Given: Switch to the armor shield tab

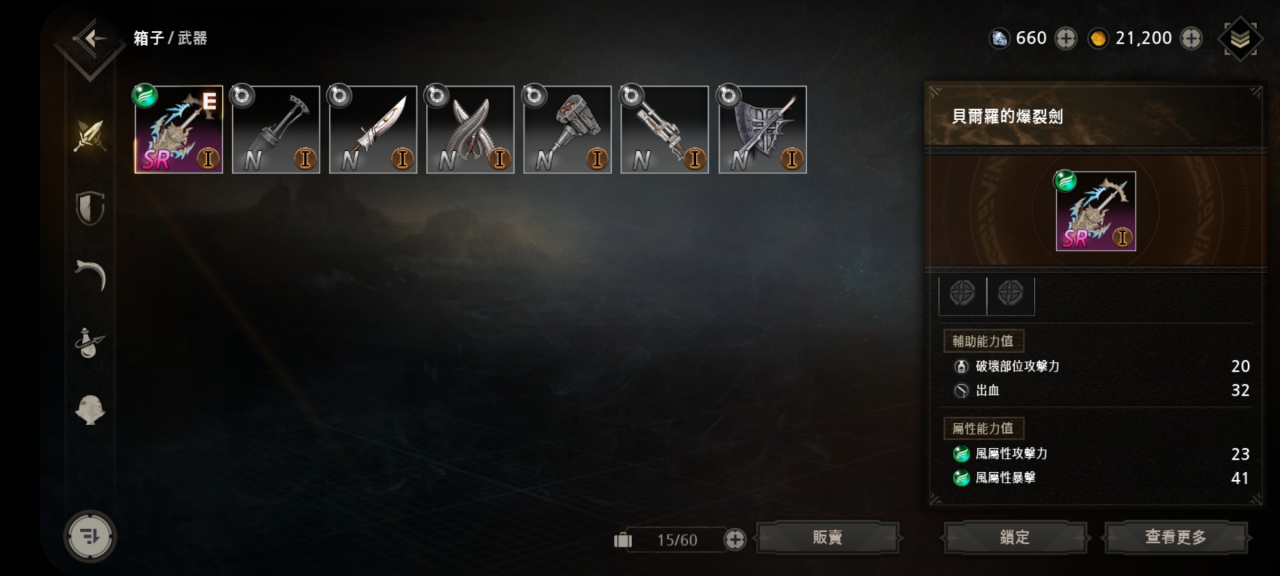Looking at the screenshot, I should (90, 208).
